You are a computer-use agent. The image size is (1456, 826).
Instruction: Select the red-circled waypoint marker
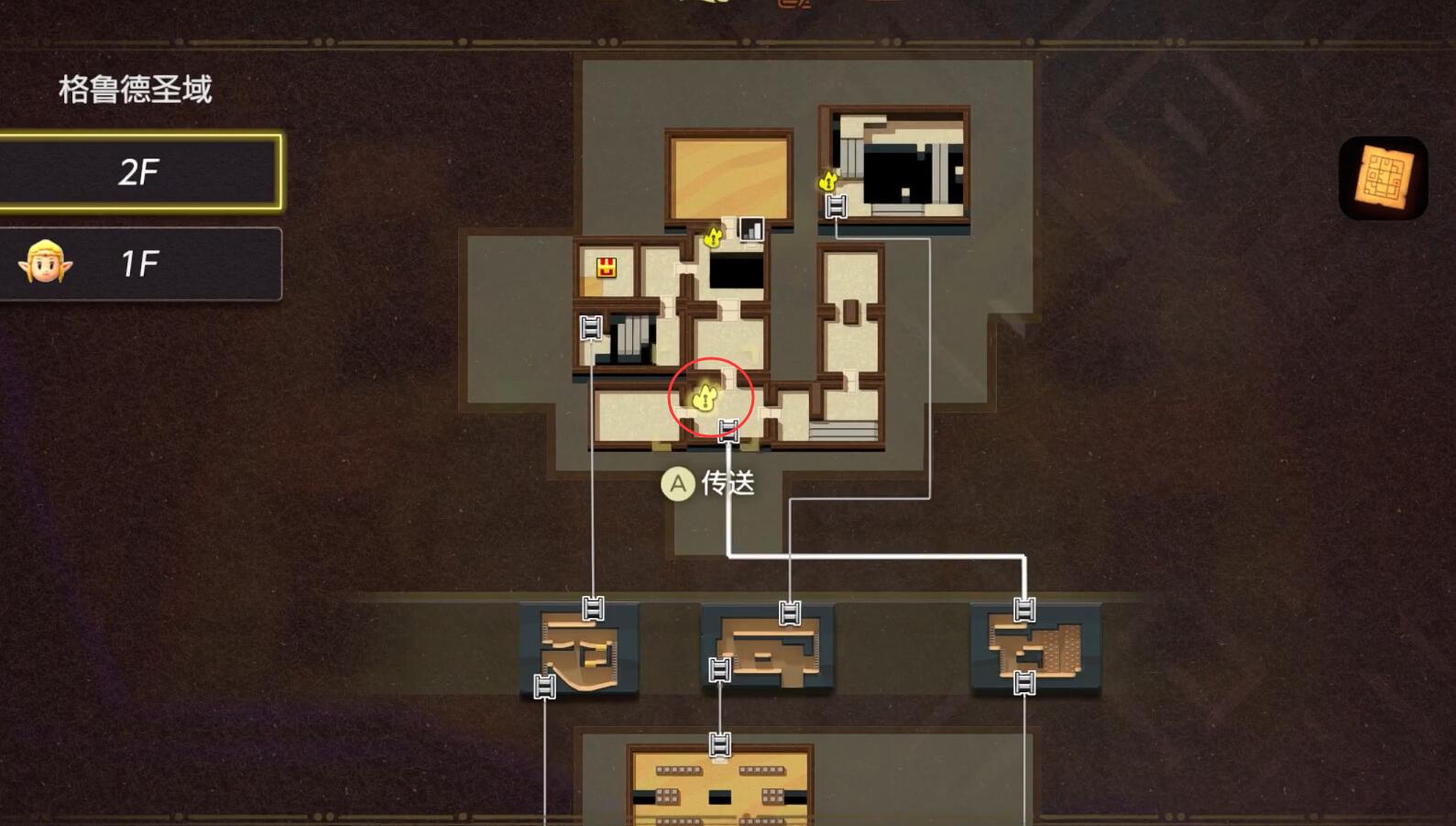pos(705,397)
